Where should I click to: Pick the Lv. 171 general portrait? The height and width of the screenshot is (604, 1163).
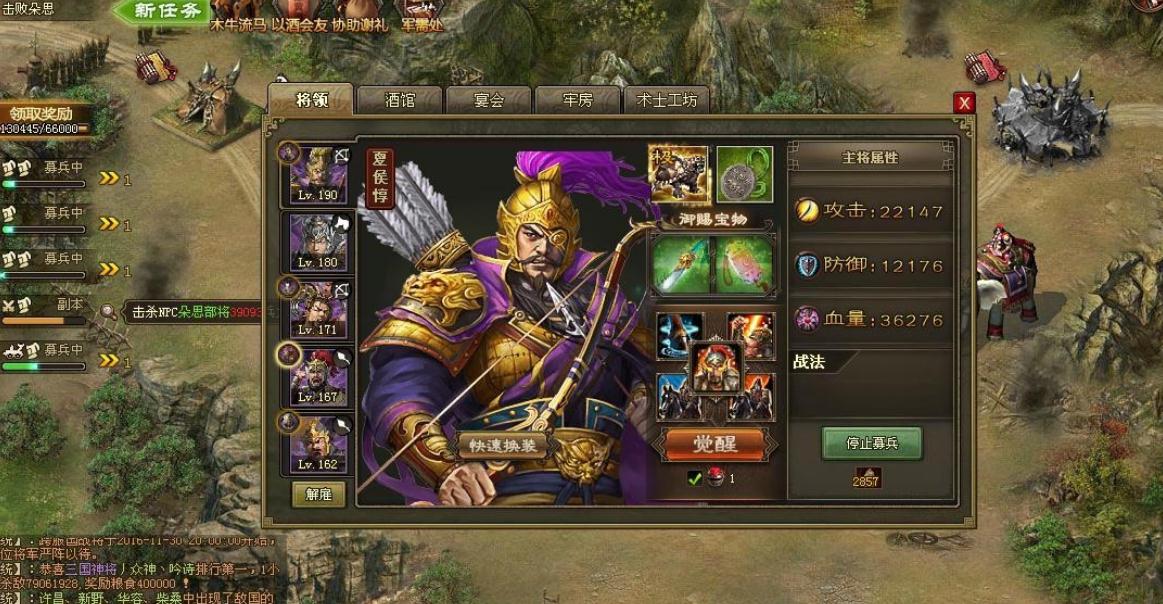(318, 309)
